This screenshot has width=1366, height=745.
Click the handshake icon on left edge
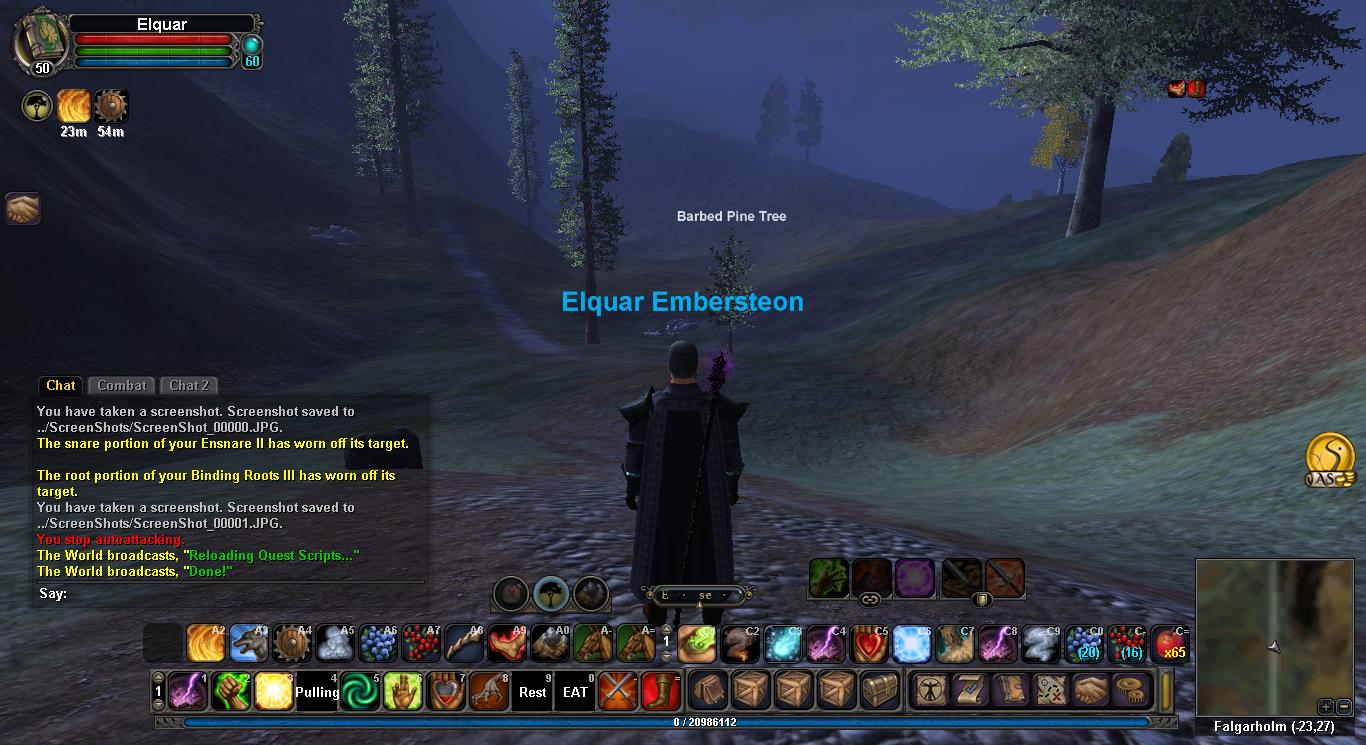22,208
